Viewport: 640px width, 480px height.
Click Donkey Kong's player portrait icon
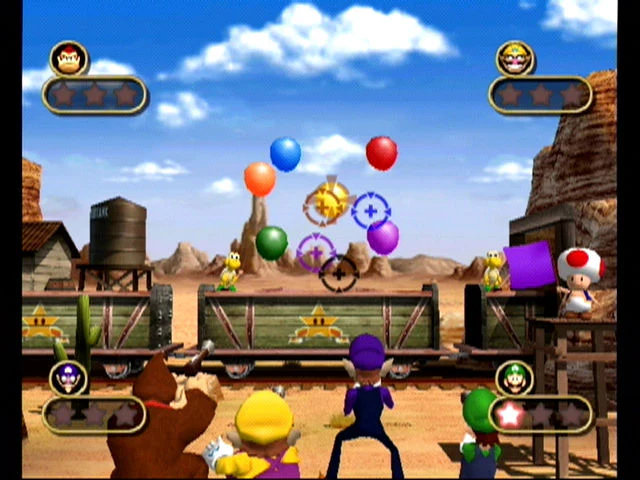click(x=68, y=59)
